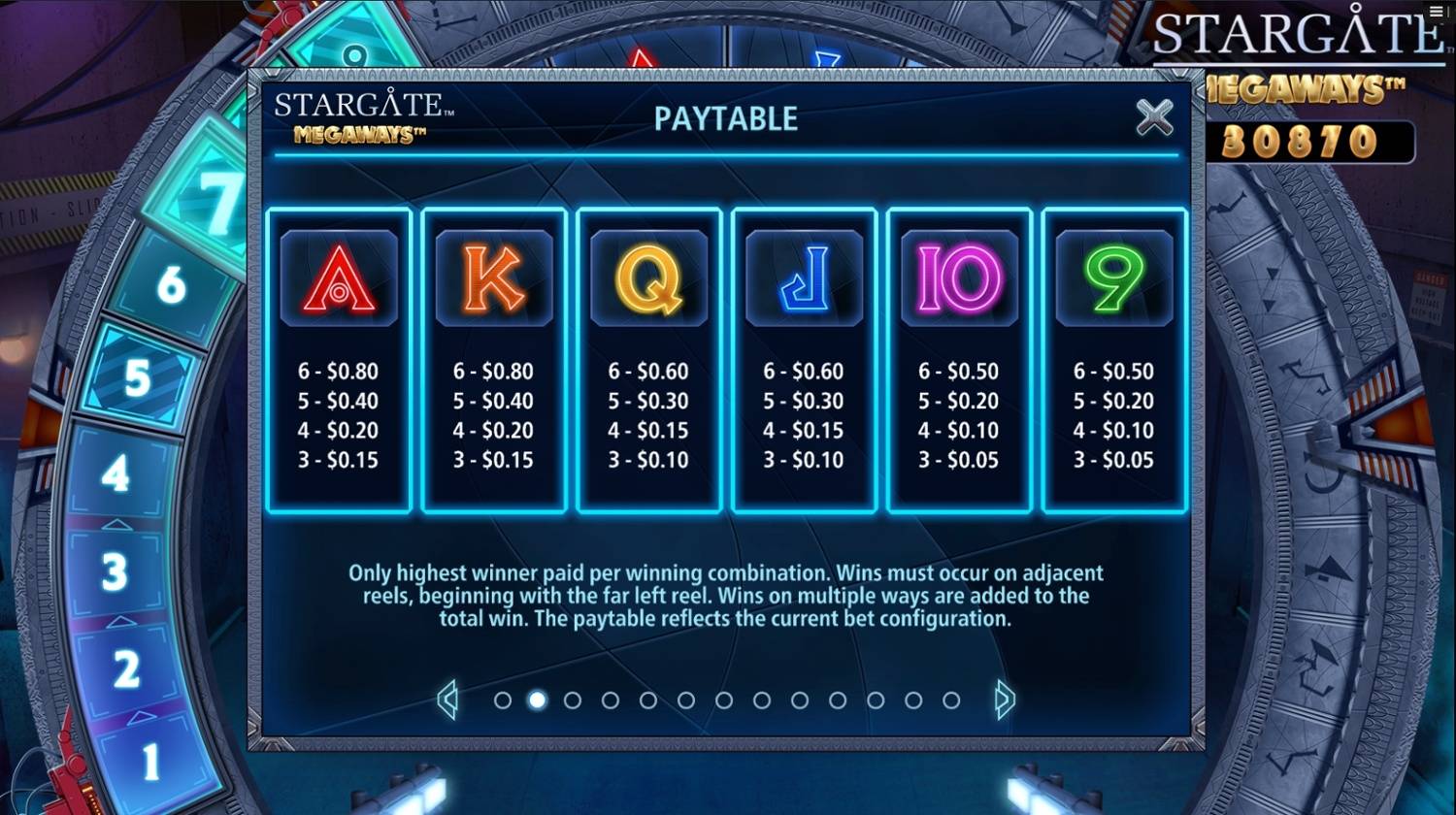
Task: Open the hamburger menu in the corner
Action: coord(1438,11)
